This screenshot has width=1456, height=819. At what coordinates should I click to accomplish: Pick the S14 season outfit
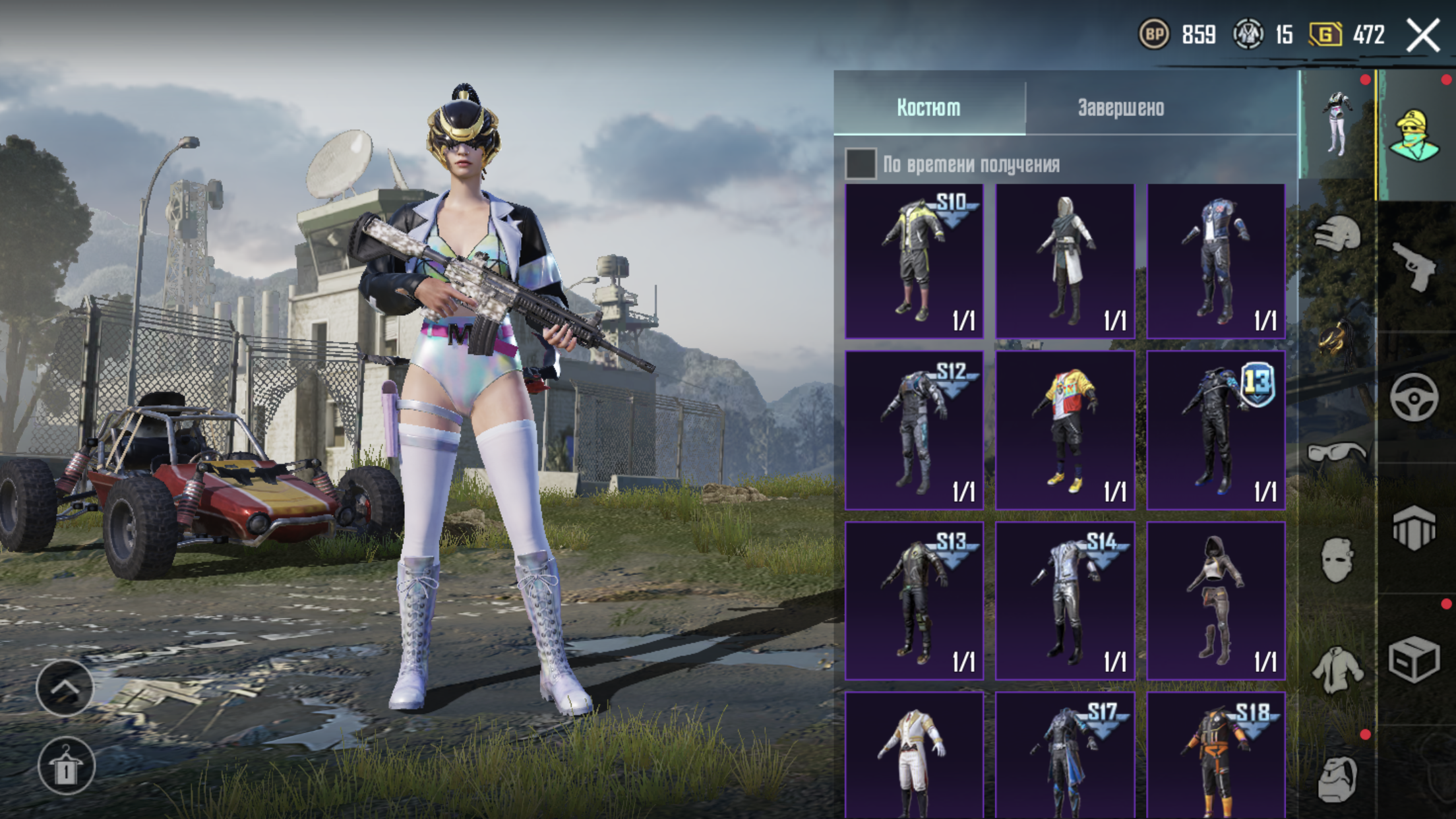pyautogui.click(x=1064, y=600)
